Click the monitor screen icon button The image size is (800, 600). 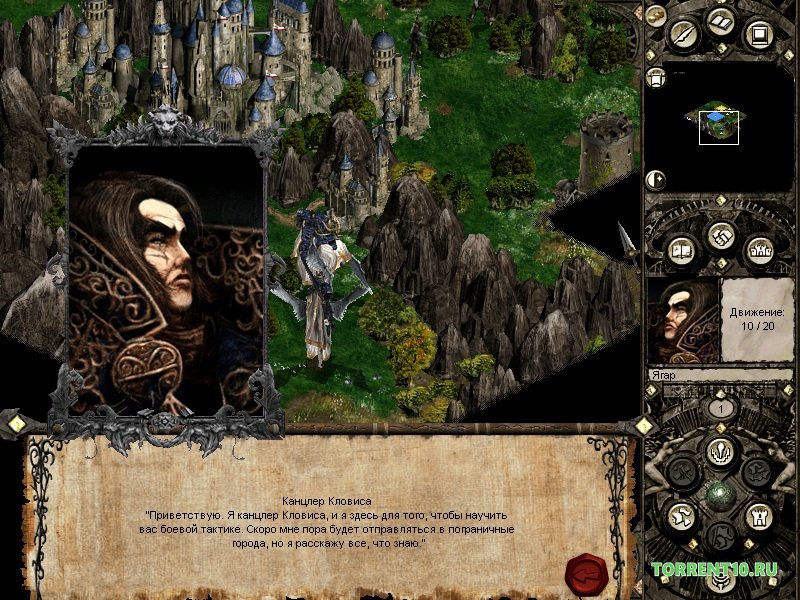click(x=757, y=35)
